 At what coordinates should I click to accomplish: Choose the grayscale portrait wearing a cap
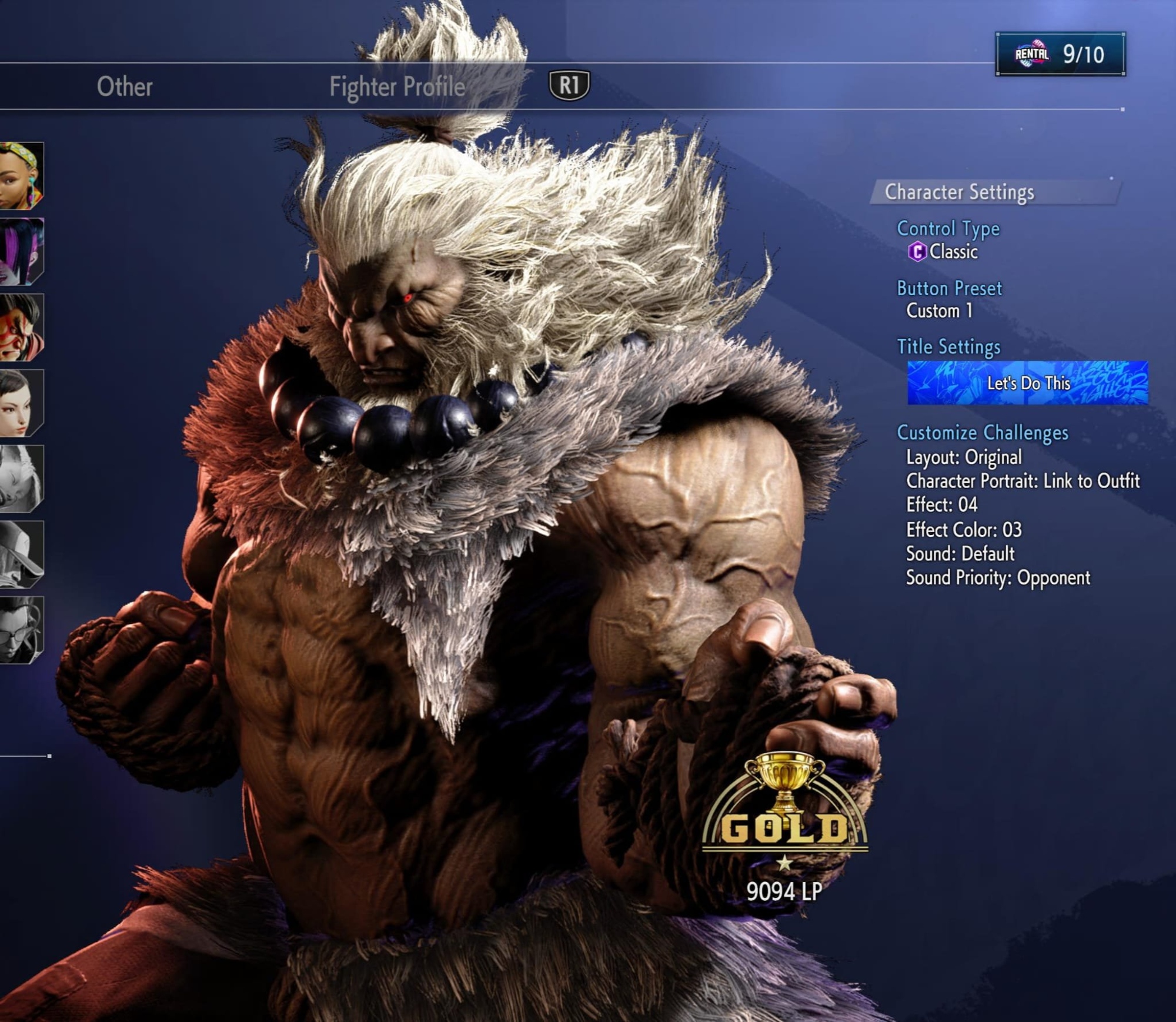[22, 554]
